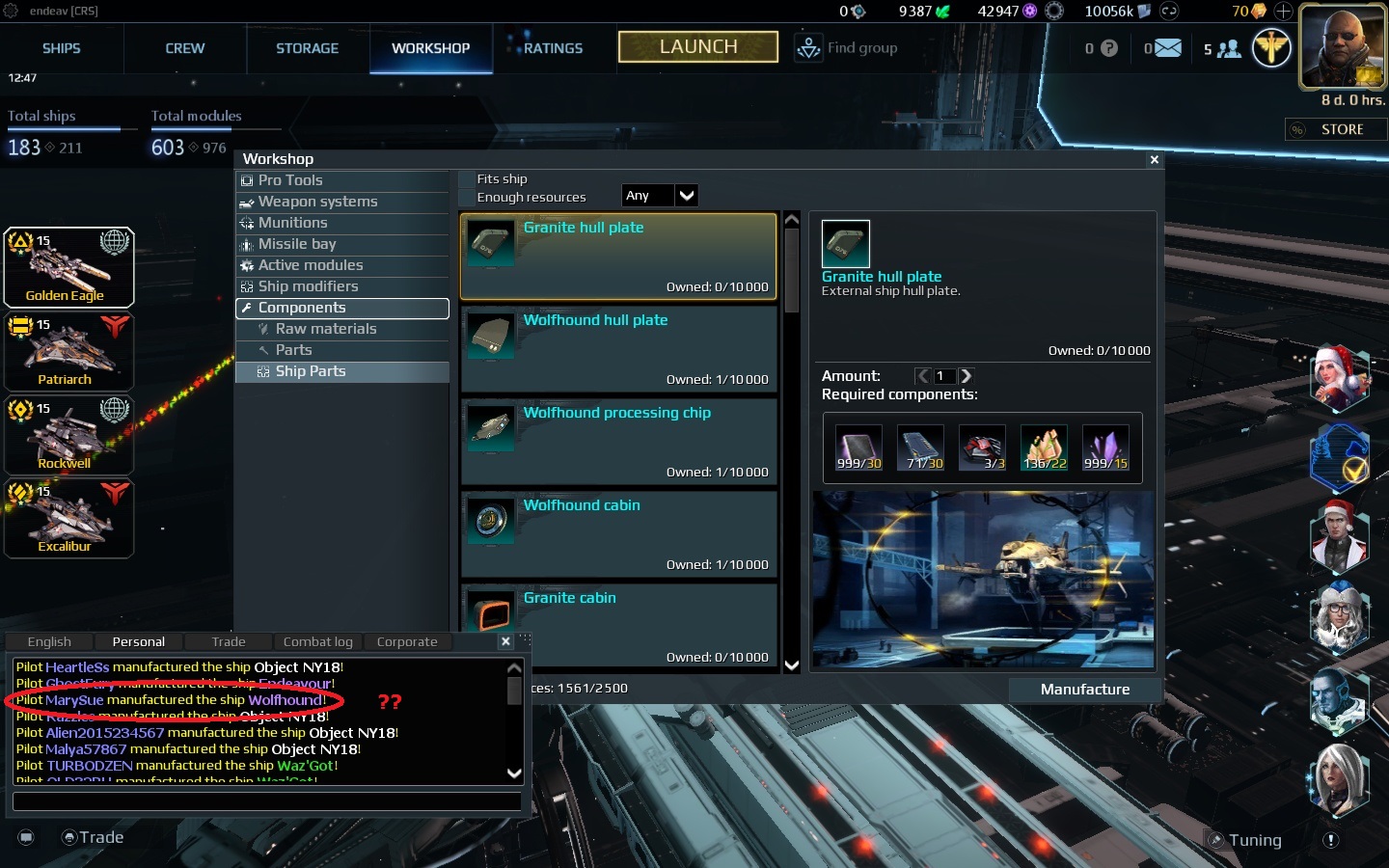
Task: Select the purple crystal required component icon
Action: tap(1105, 447)
